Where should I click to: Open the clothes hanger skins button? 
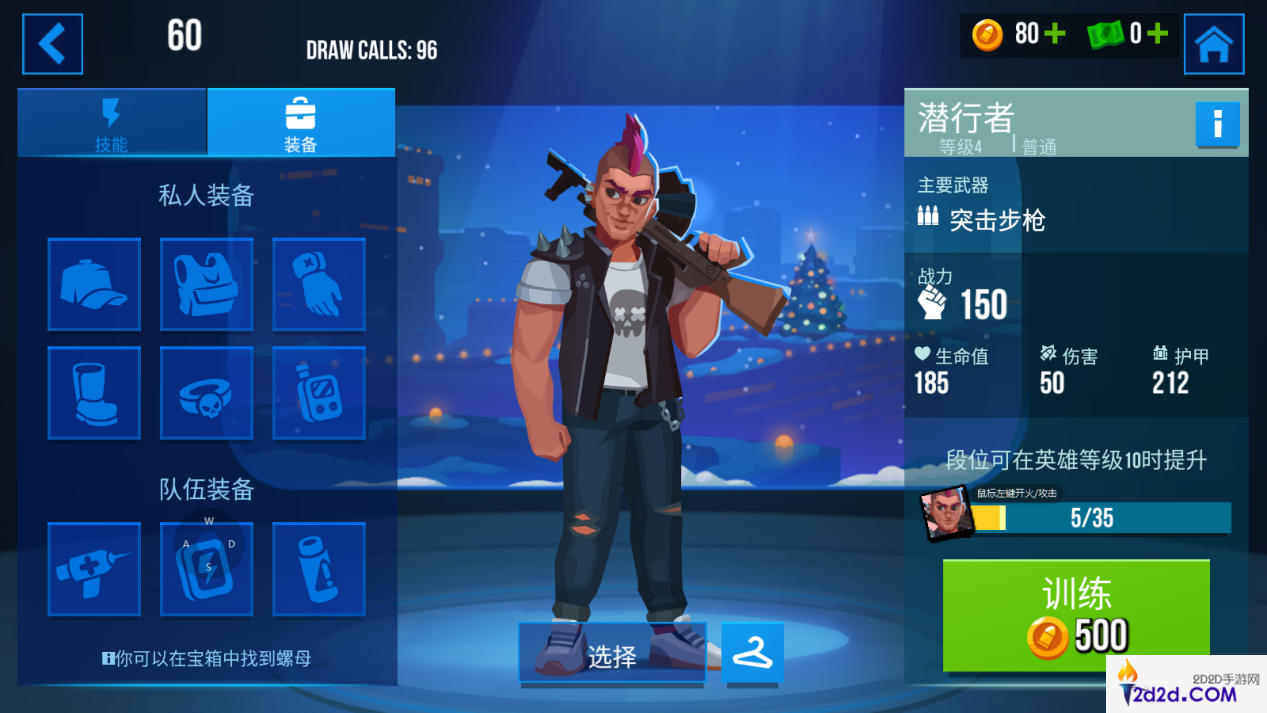pos(752,653)
